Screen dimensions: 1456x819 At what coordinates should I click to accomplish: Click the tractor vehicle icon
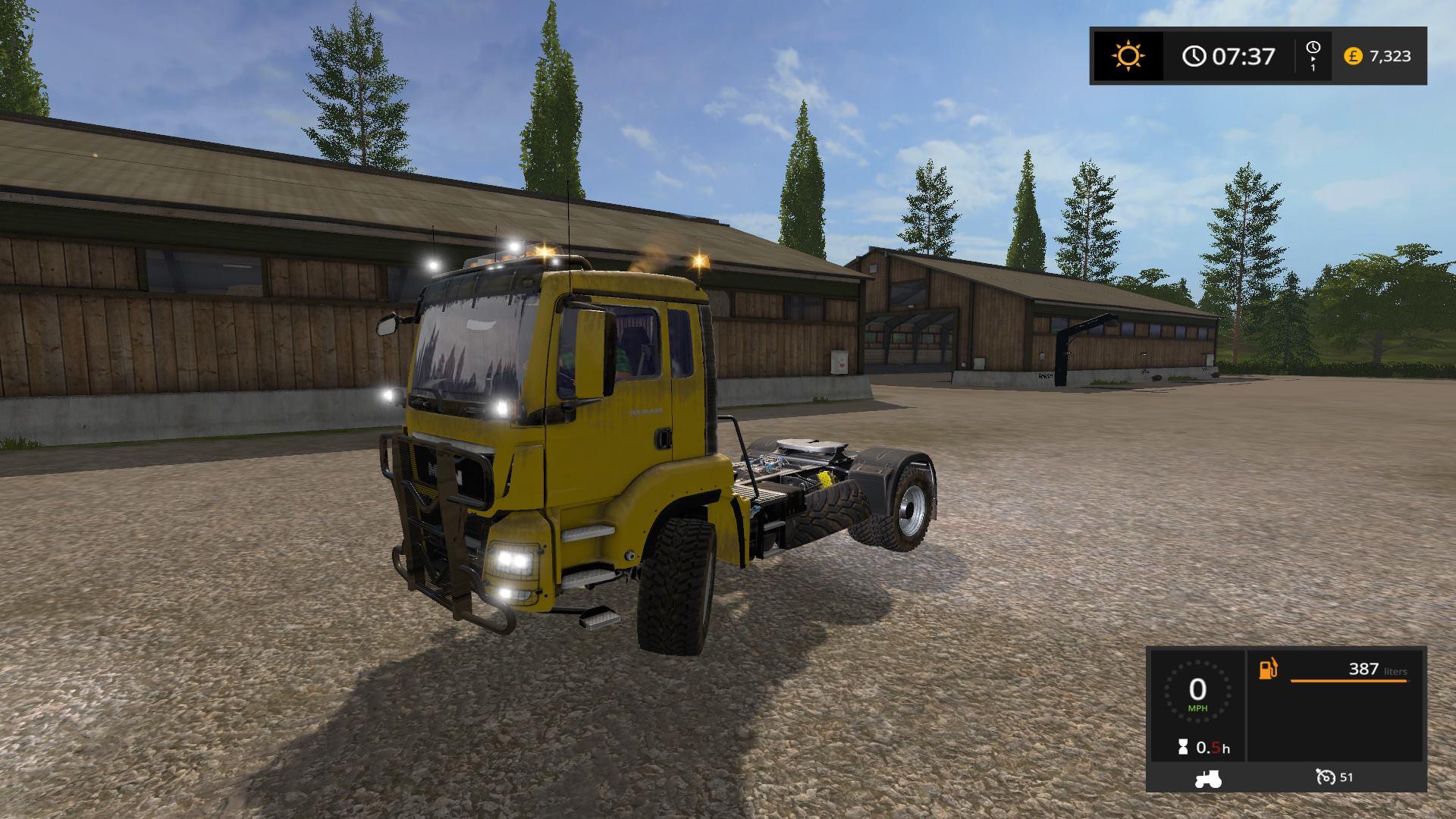pyautogui.click(x=1207, y=778)
